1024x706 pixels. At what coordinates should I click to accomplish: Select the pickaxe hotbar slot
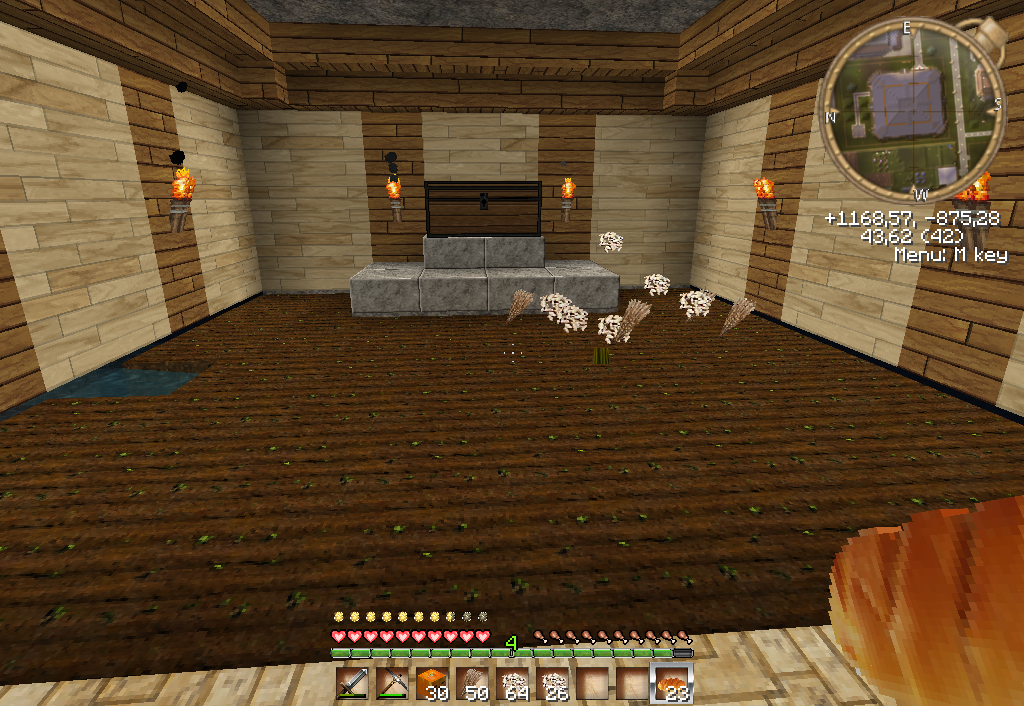(x=390, y=684)
